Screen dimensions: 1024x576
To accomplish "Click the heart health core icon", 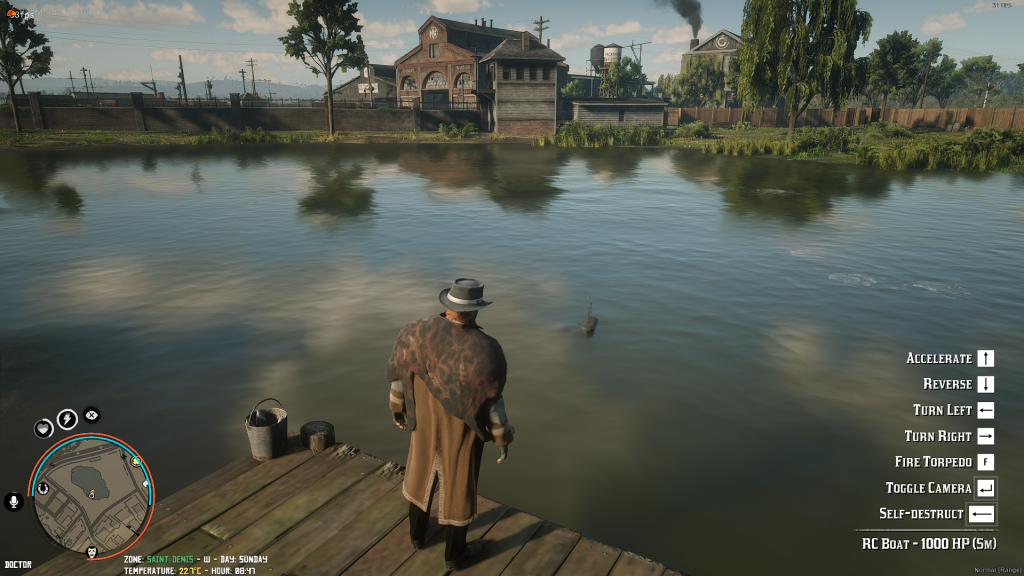I will 44,428.
